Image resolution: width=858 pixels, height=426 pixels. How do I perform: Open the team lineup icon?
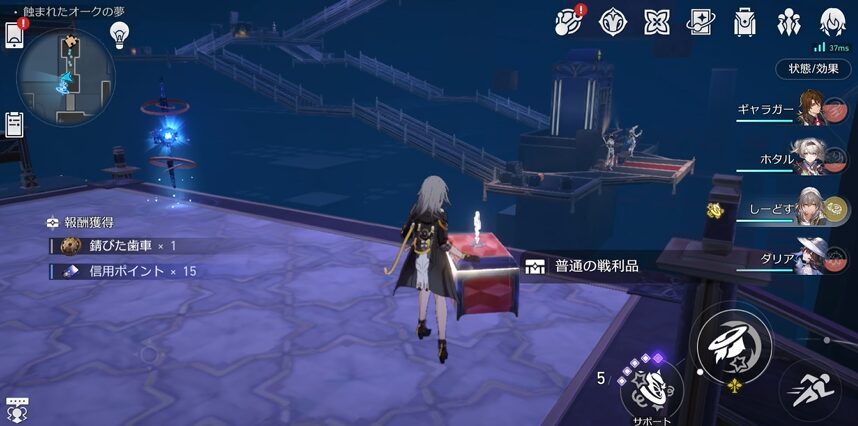(787, 22)
